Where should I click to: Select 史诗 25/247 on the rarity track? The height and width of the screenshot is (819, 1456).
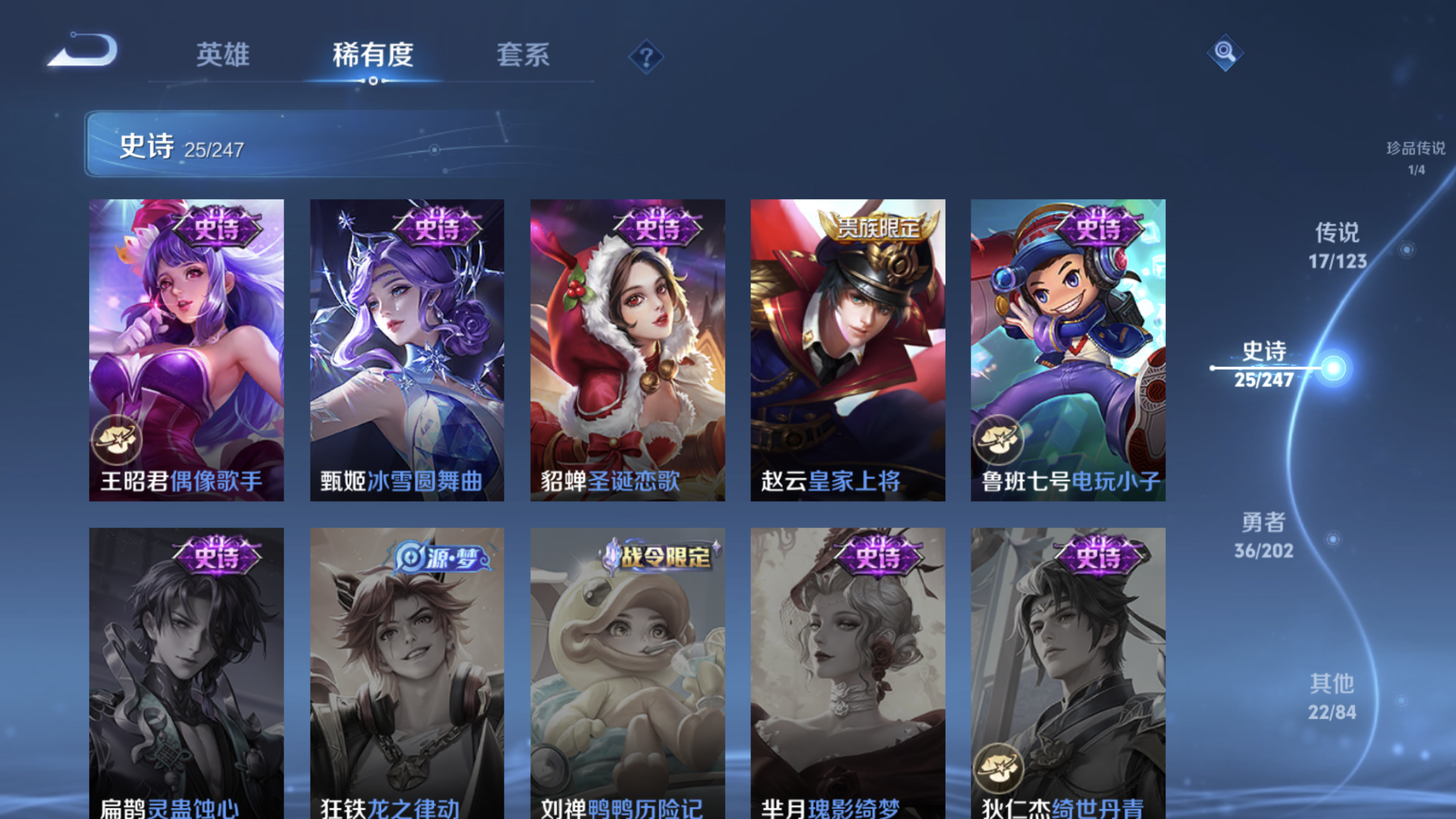pos(1264,365)
